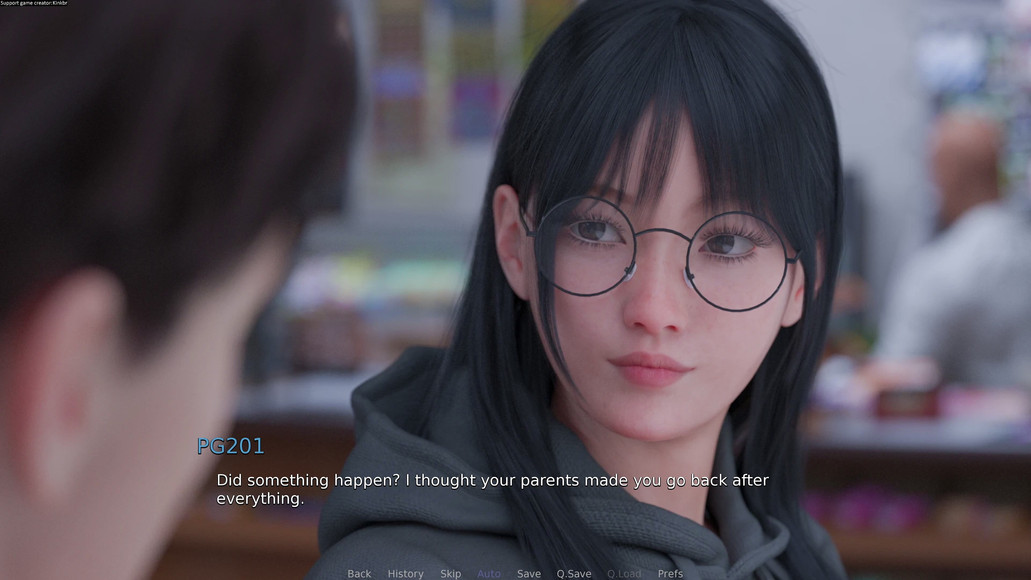
Task: Open the Save game screen
Action: pyautogui.click(x=529, y=573)
